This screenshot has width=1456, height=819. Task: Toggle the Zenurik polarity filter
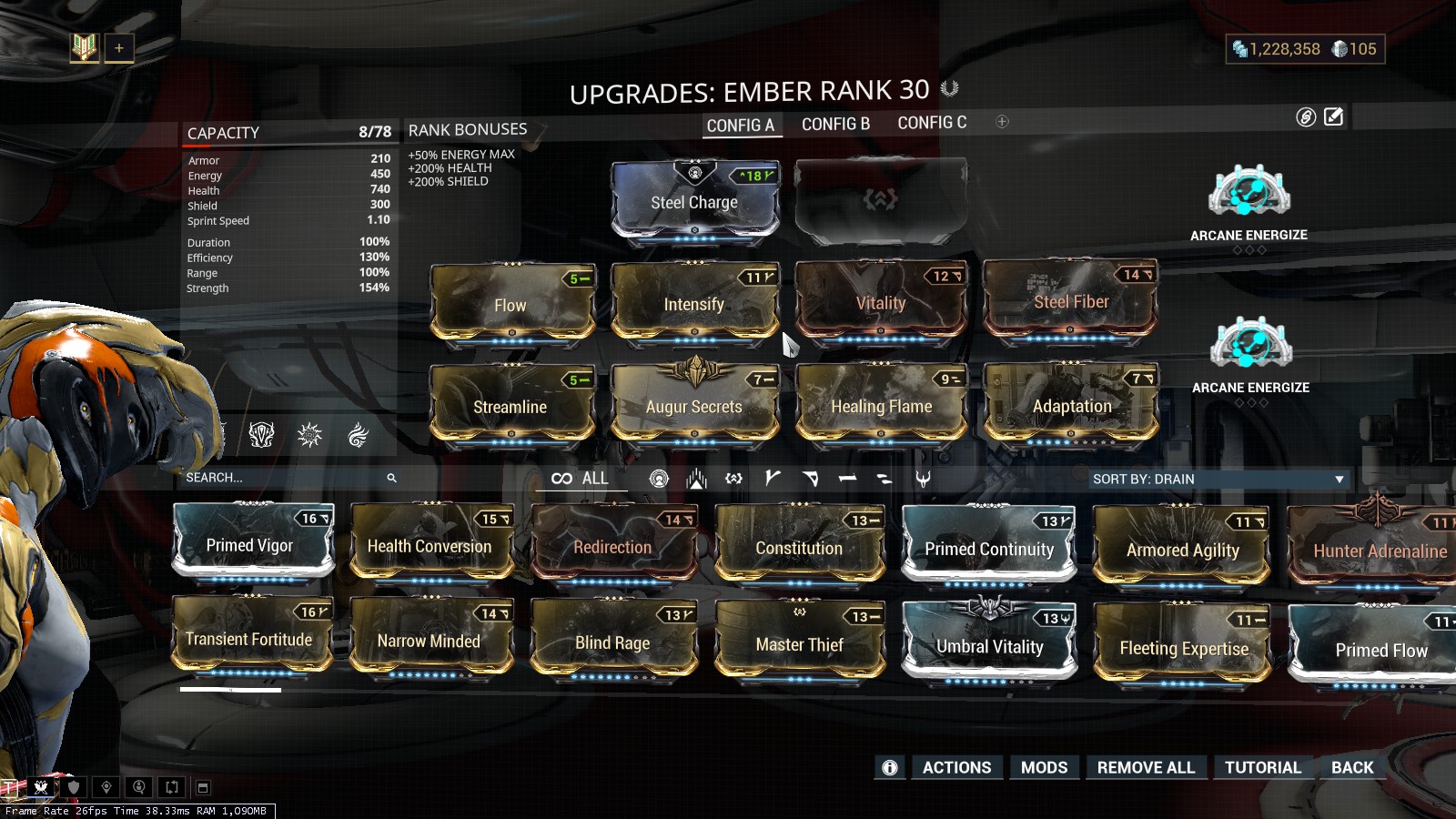point(884,477)
